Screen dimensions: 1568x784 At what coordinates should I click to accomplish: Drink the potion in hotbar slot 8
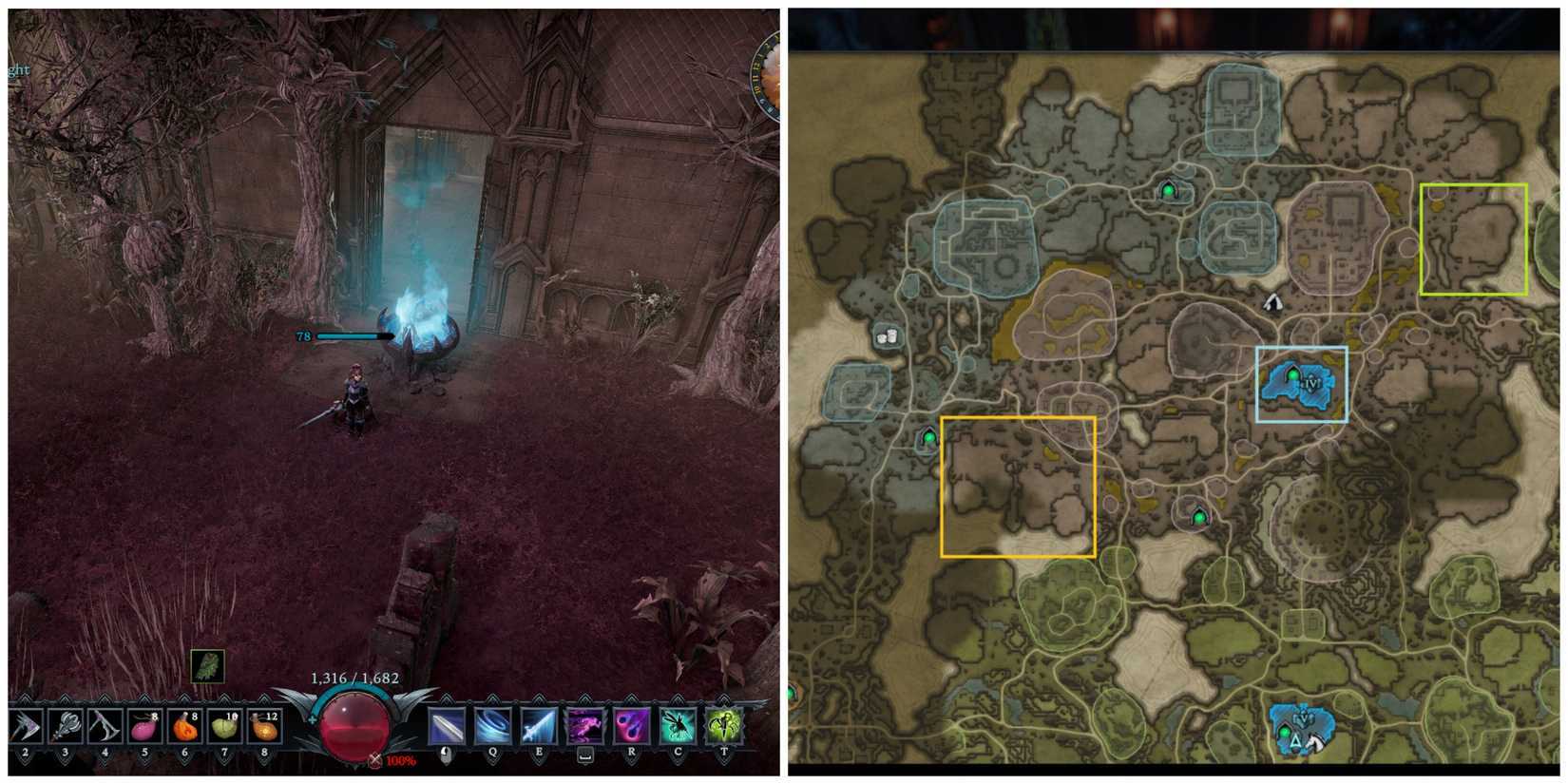click(263, 727)
